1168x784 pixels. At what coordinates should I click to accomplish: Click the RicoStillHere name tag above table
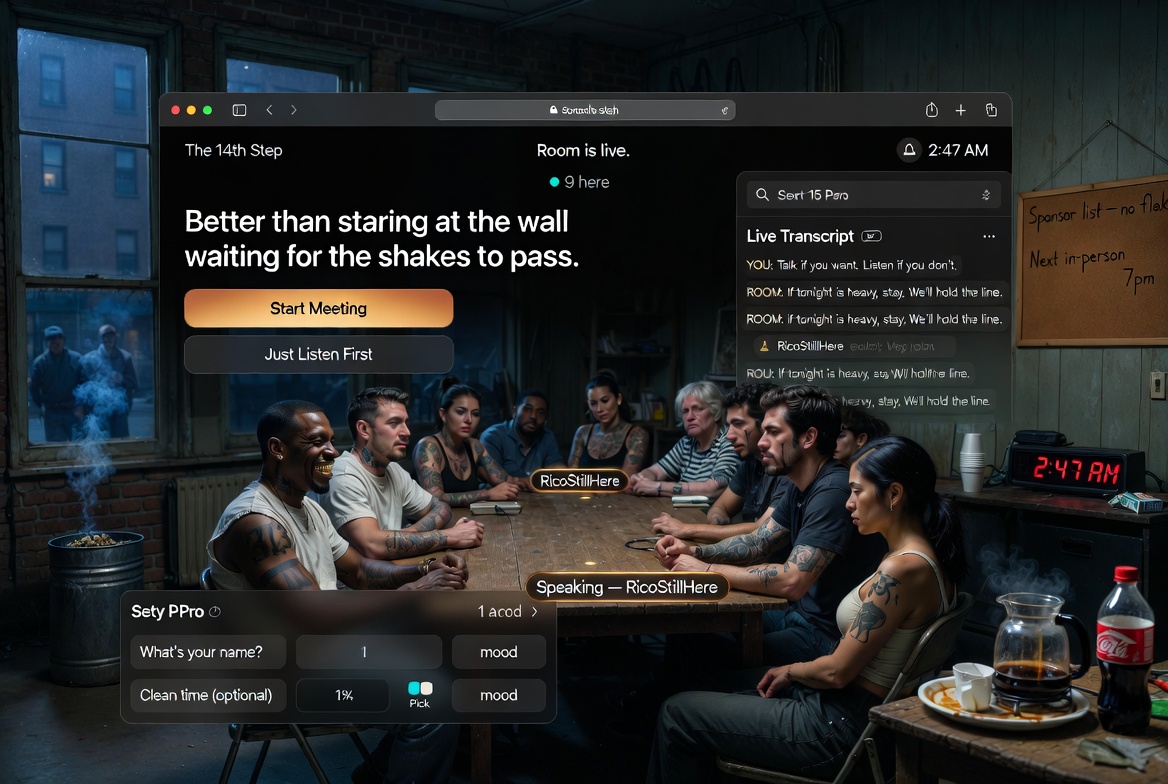pos(579,481)
